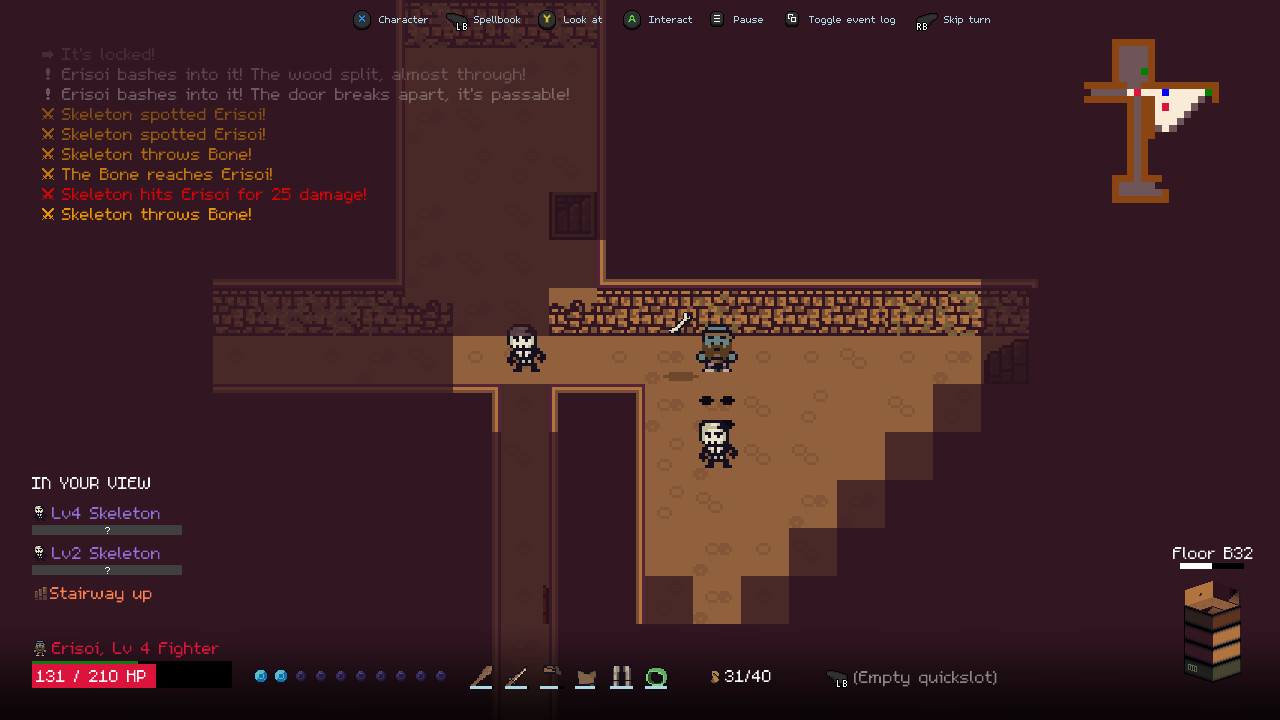The height and width of the screenshot is (720, 1280).
Task: Click Erisoi's fighter portrait icon
Action: click(x=38, y=647)
